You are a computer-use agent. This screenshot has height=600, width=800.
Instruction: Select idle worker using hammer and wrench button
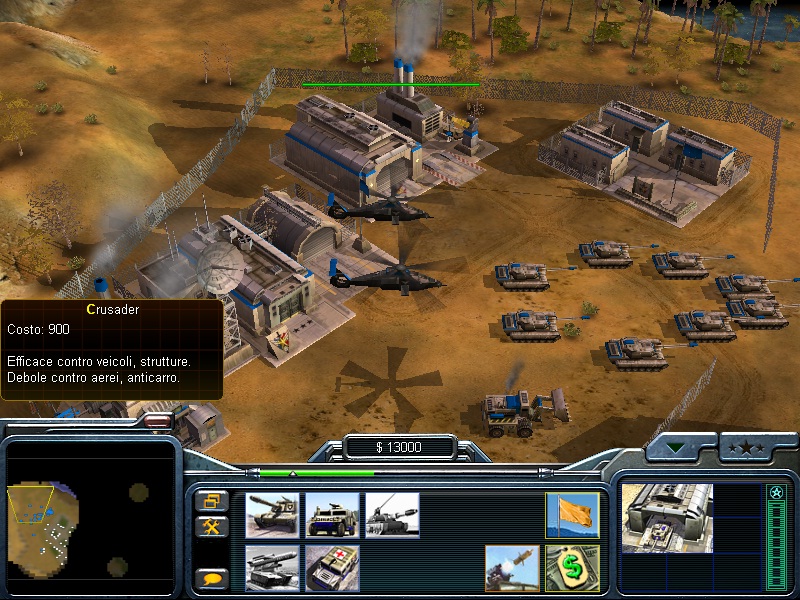[x=212, y=526]
